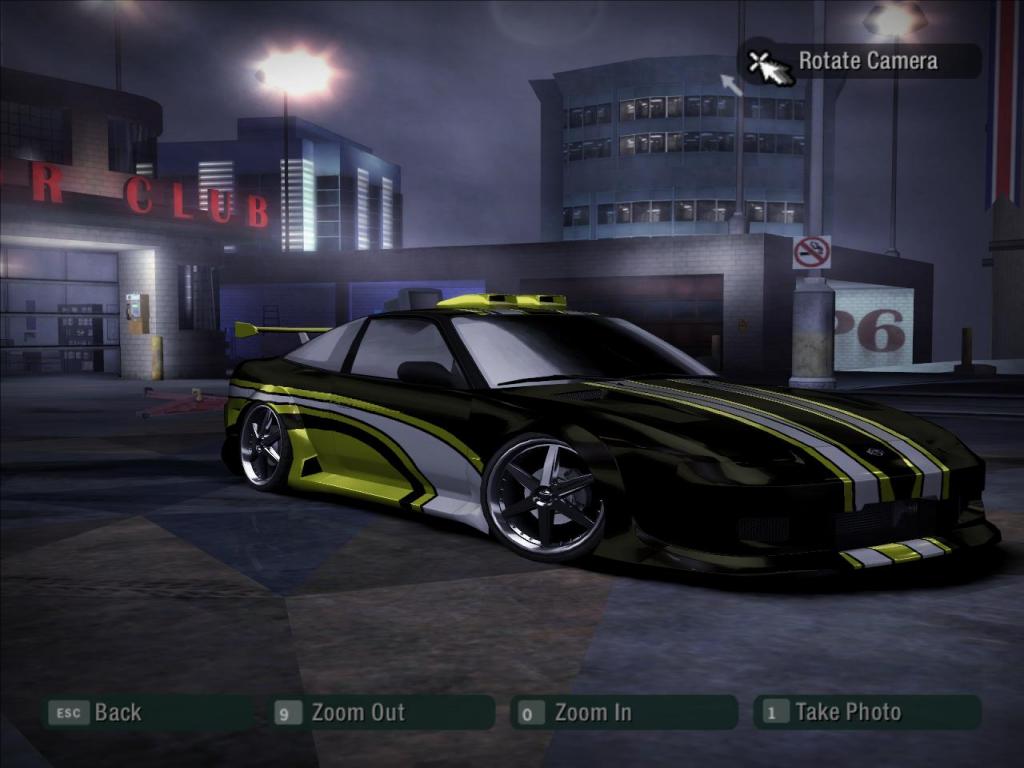Viewport: 1024px width, 768px height.
Task: Activate the Rotate Camera control
Action: coord(866,61)
